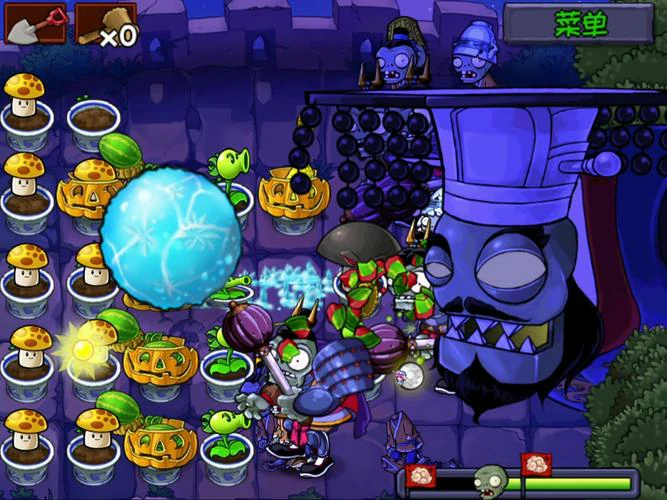Select the shovel tool
Image resolution: width=667 pixels, height=500 pixels.
34,24
